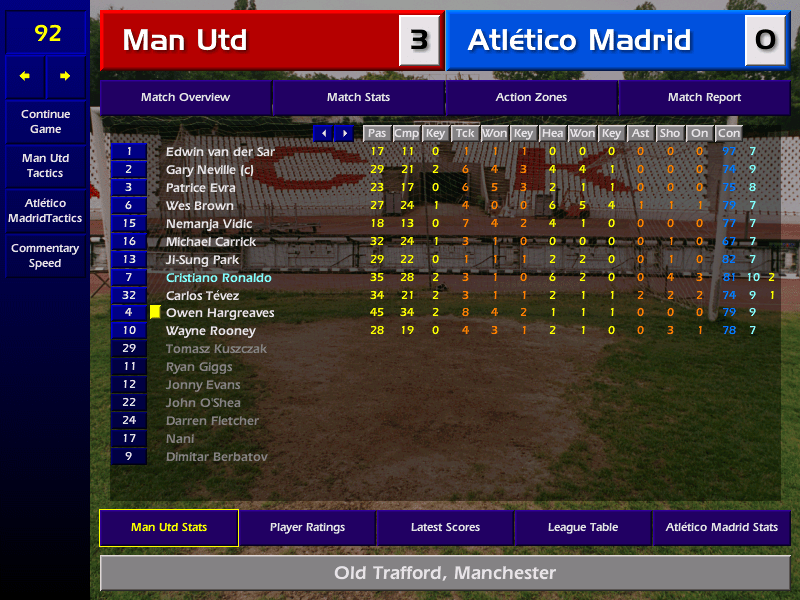Switch to Atlético Madrid Stats
800x600 pixels.
(721, 527)
